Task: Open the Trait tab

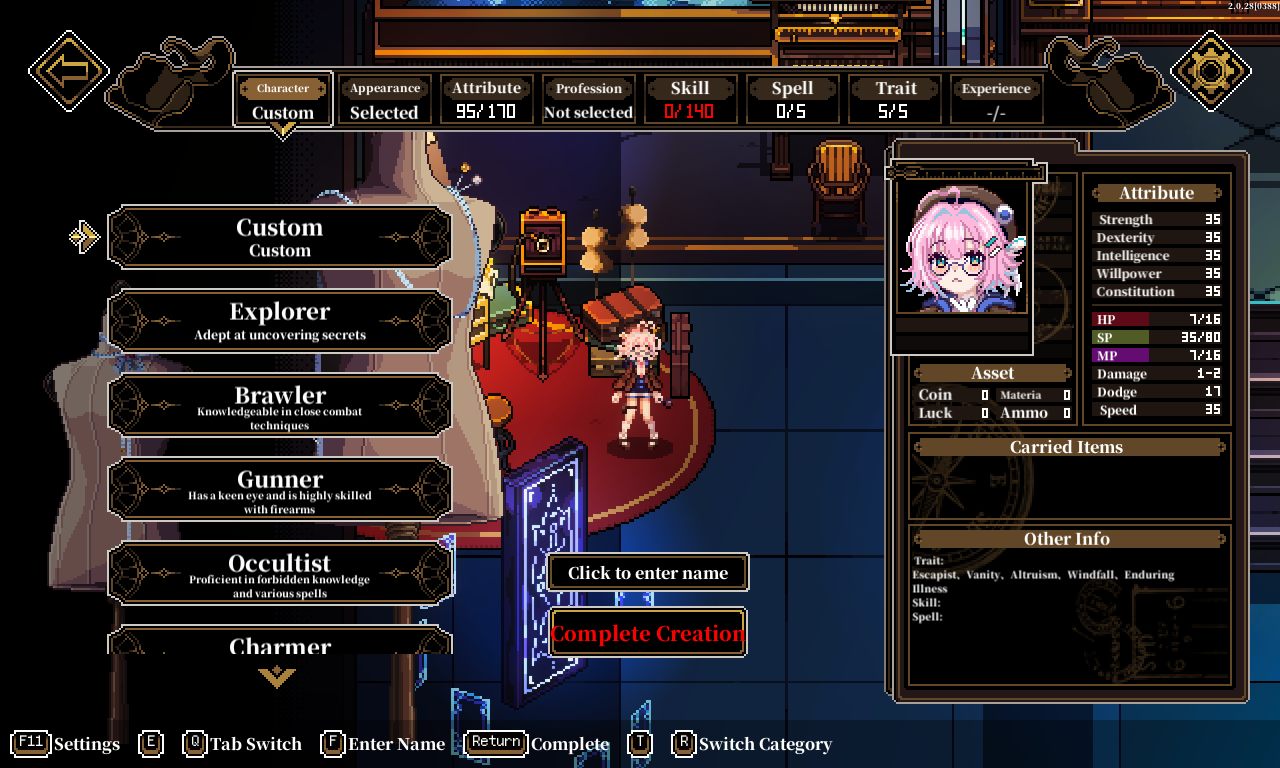Action: point(894,100)
